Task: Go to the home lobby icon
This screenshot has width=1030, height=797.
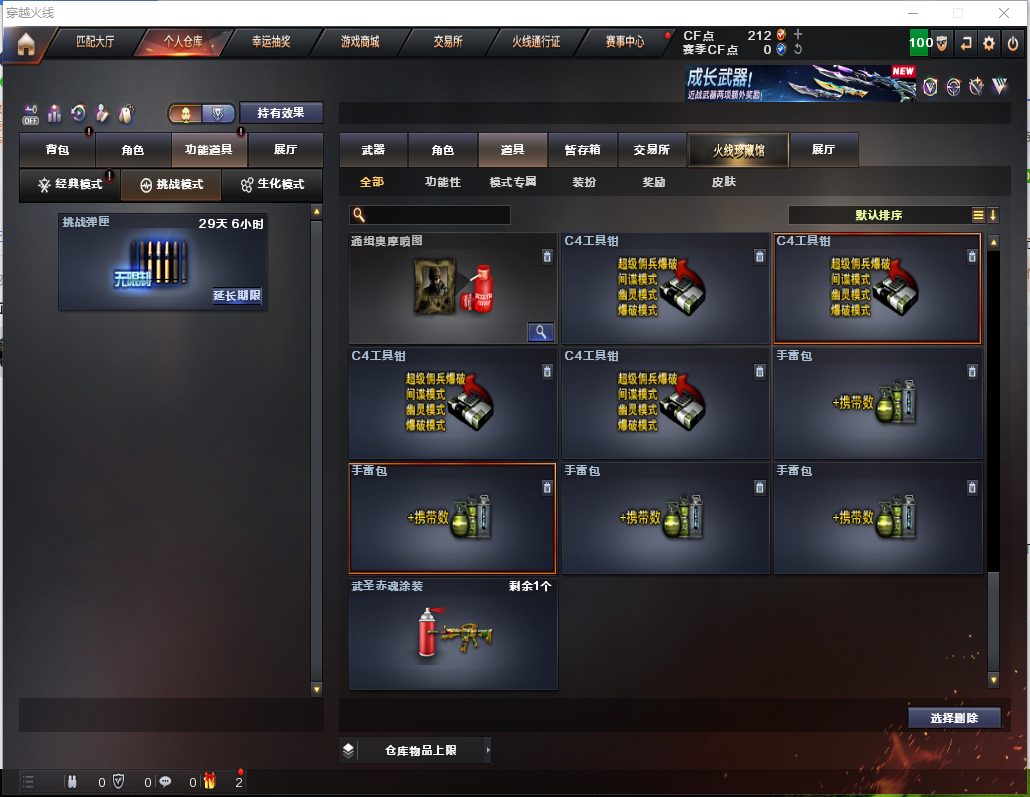Action: (x=26, y=43)
